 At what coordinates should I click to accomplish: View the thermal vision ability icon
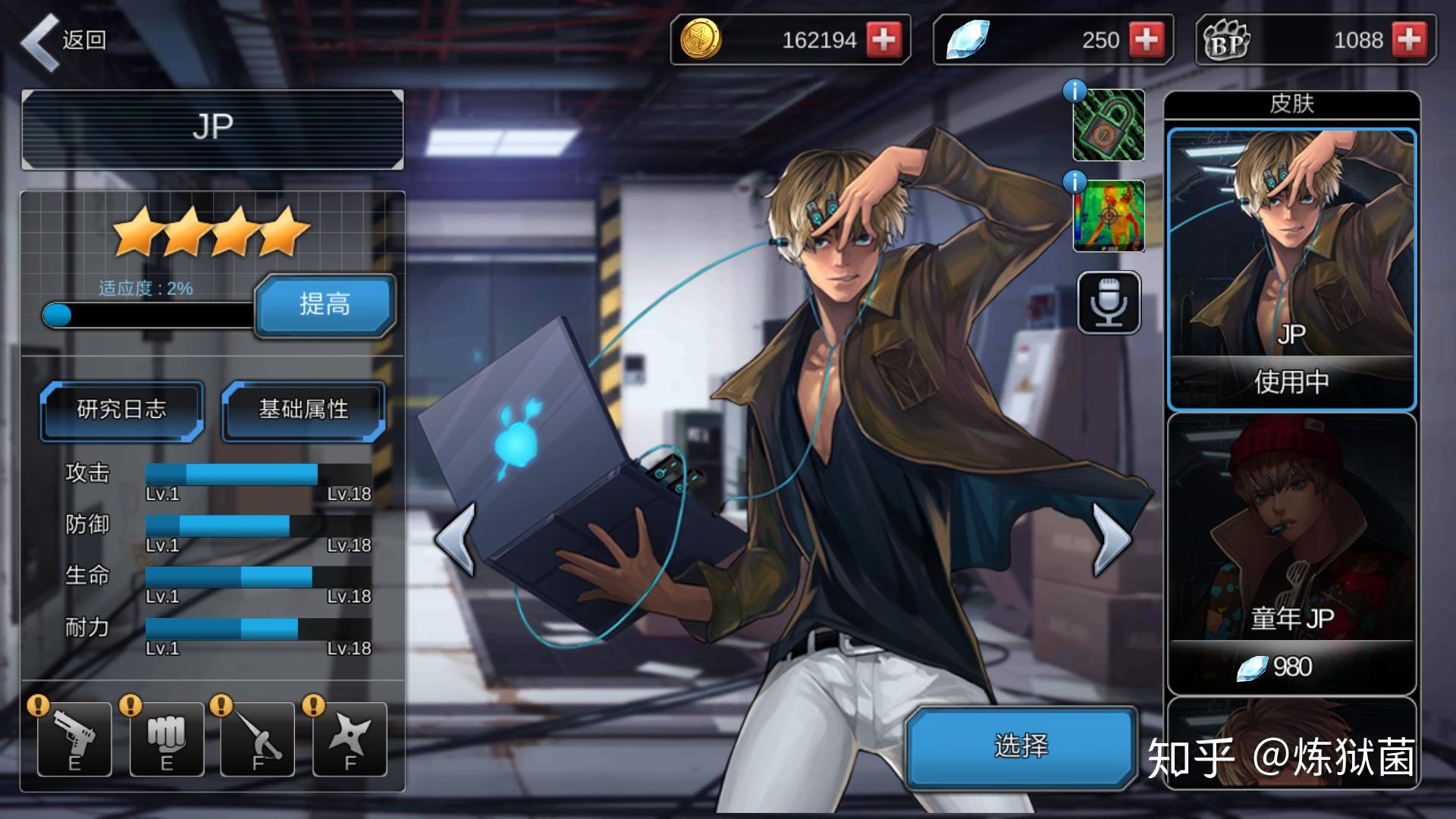point(1108,216)
